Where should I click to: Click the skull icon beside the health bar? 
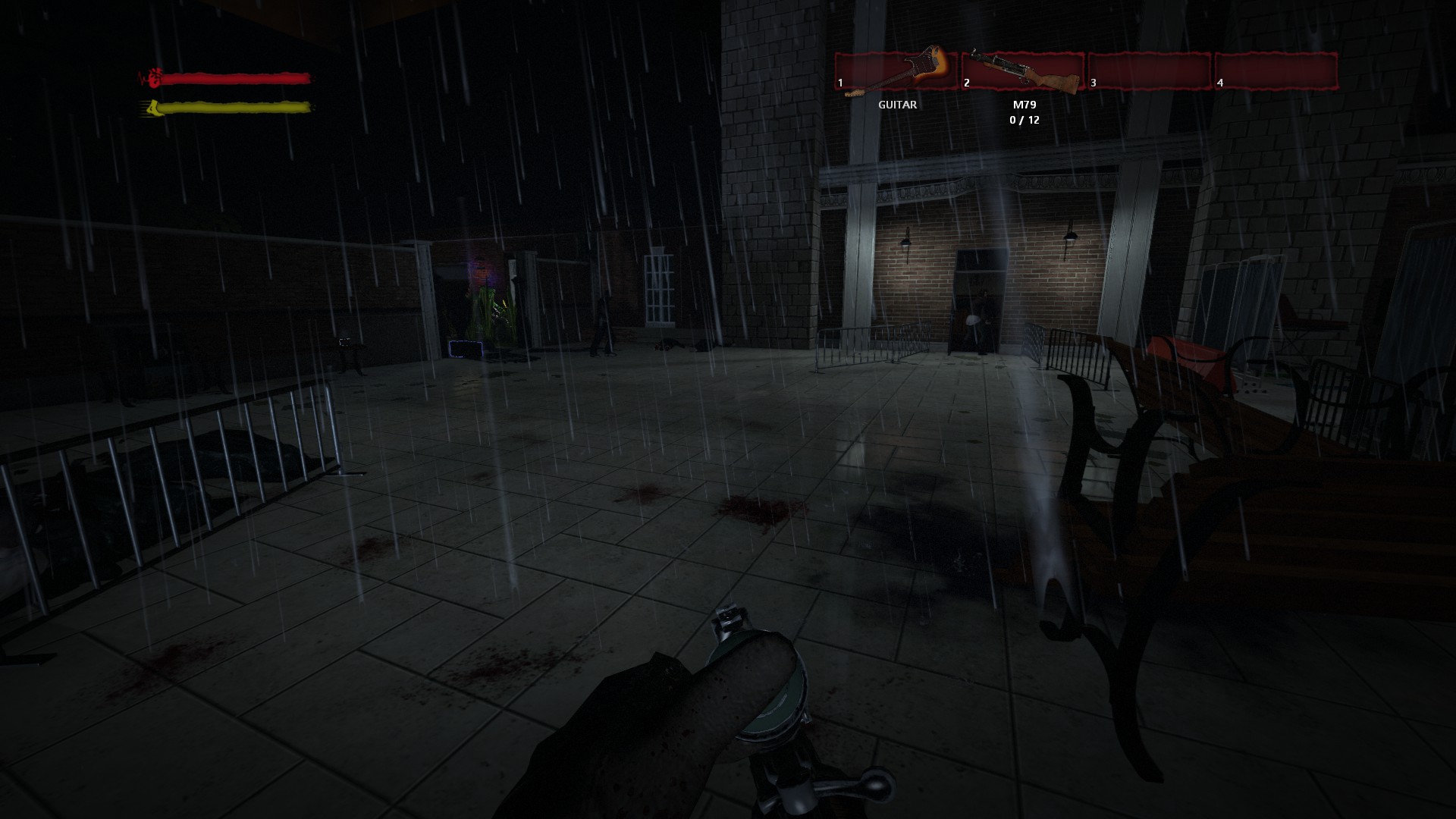tap(154, 77)
